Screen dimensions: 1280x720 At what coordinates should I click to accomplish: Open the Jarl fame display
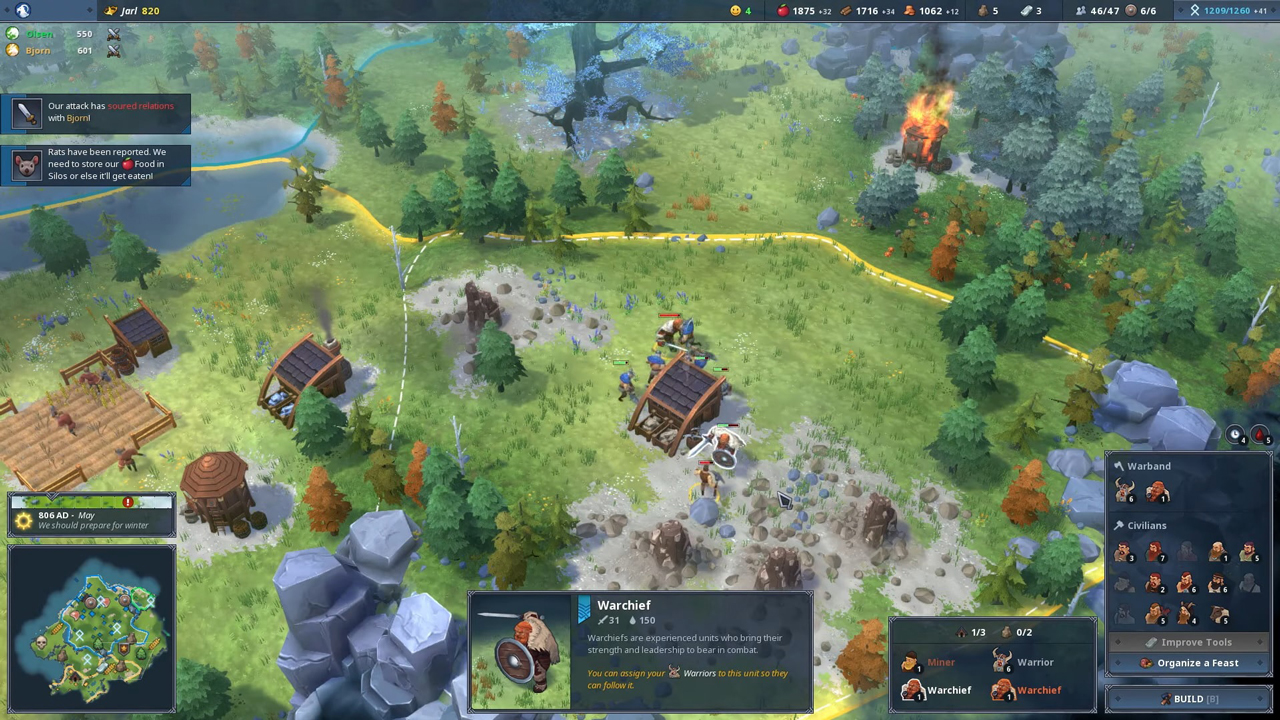(x=133, y=10)
